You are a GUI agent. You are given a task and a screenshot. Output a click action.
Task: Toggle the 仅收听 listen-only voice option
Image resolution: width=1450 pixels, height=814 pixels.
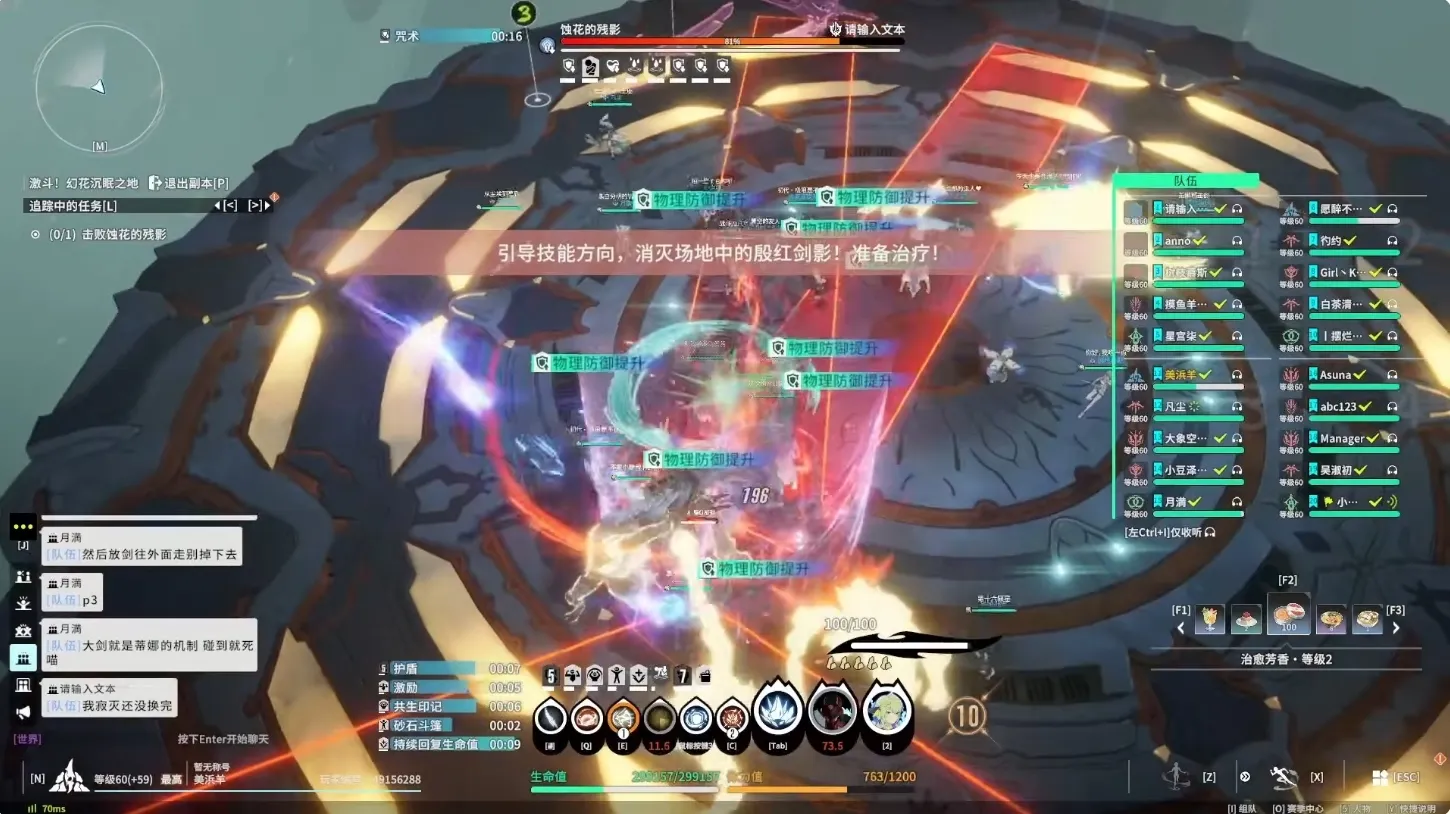tap(1170, 533)
